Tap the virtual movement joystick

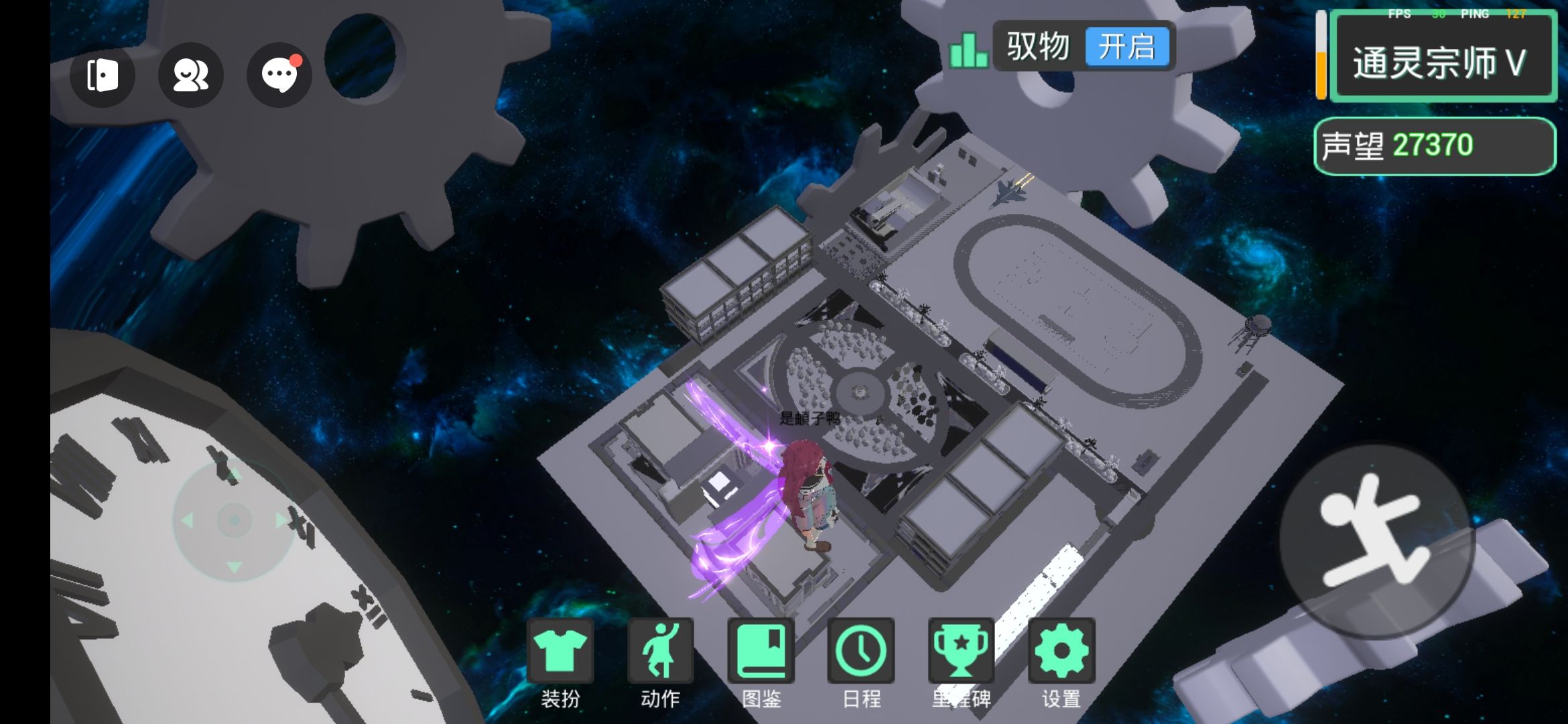point(234,520)
